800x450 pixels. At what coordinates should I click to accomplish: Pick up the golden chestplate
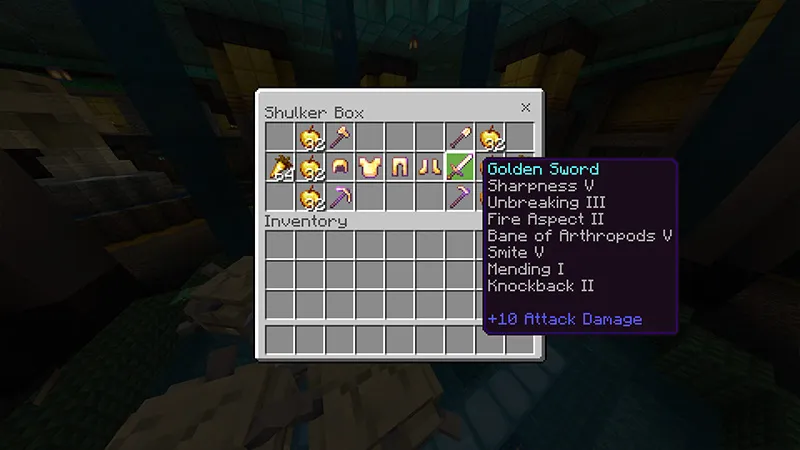click(x=370, y=166)
